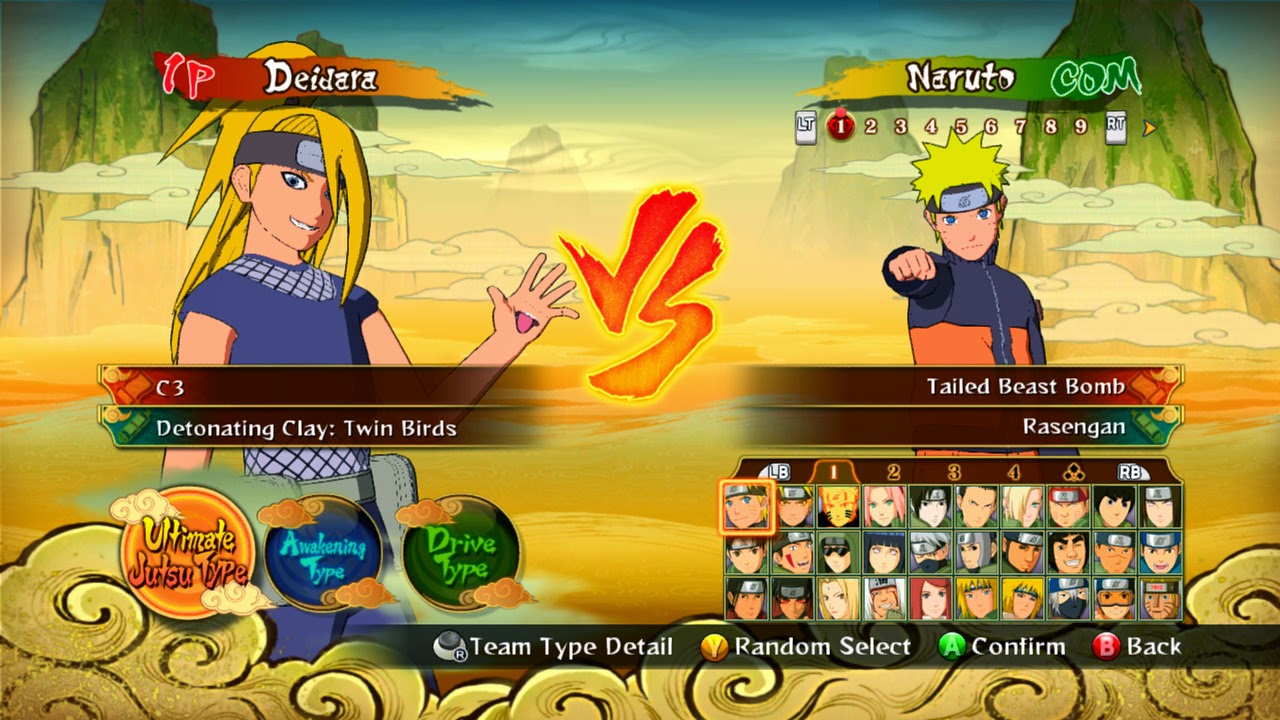Screen dimensions: 1280x720
Task: Switch to roster page tab 3
Action: [x=954, y=472]
